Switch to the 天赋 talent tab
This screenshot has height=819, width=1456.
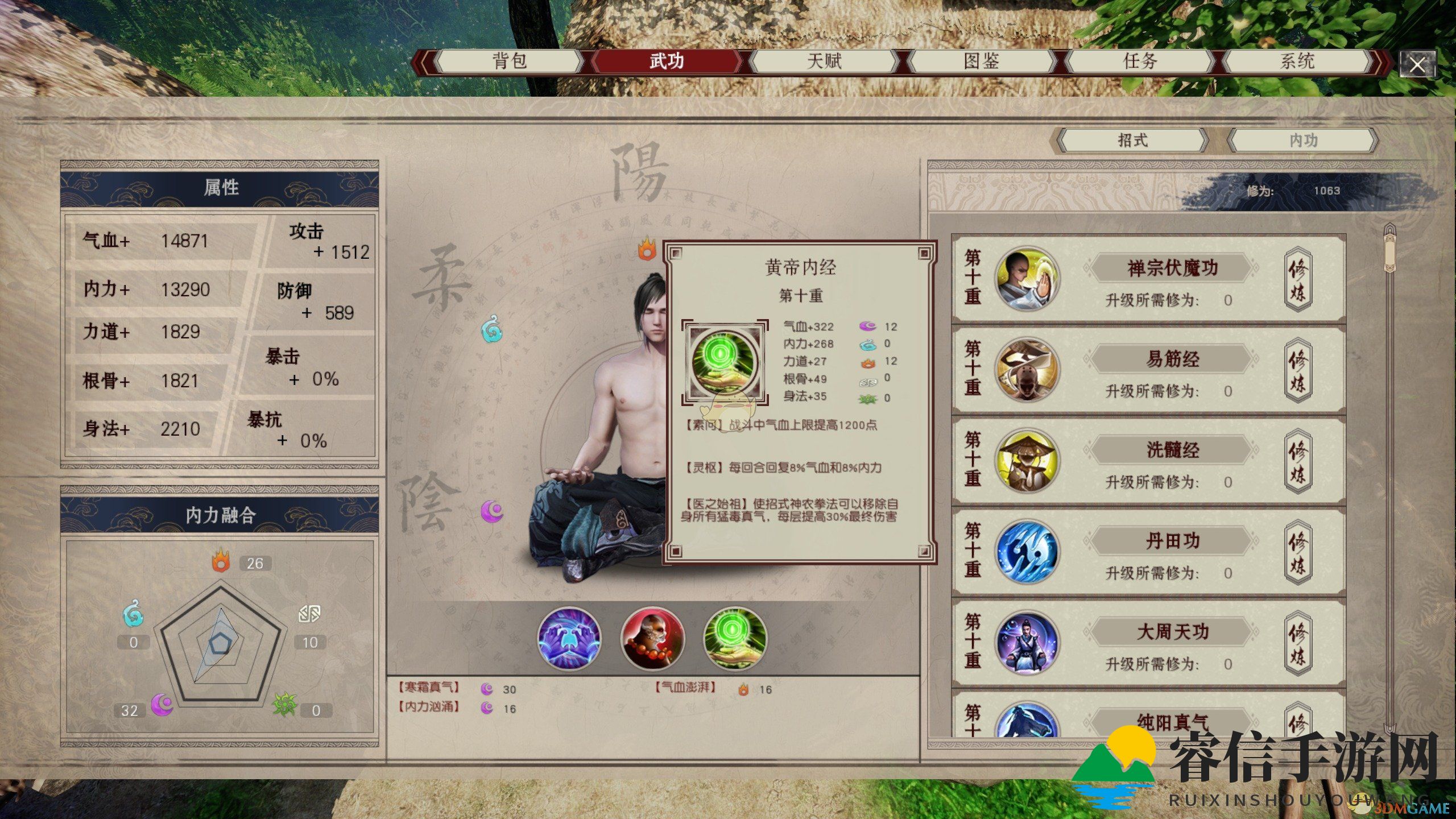click(x=824, y=61)
